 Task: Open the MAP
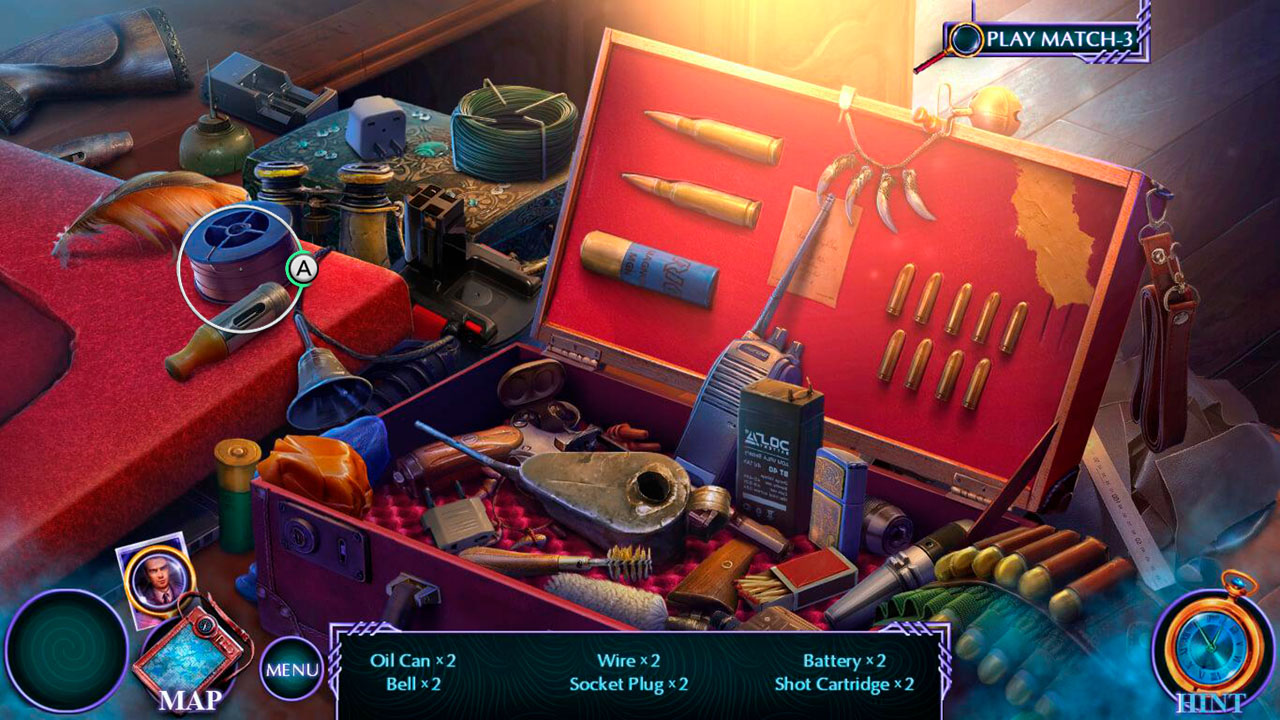[x=196, y=650]
